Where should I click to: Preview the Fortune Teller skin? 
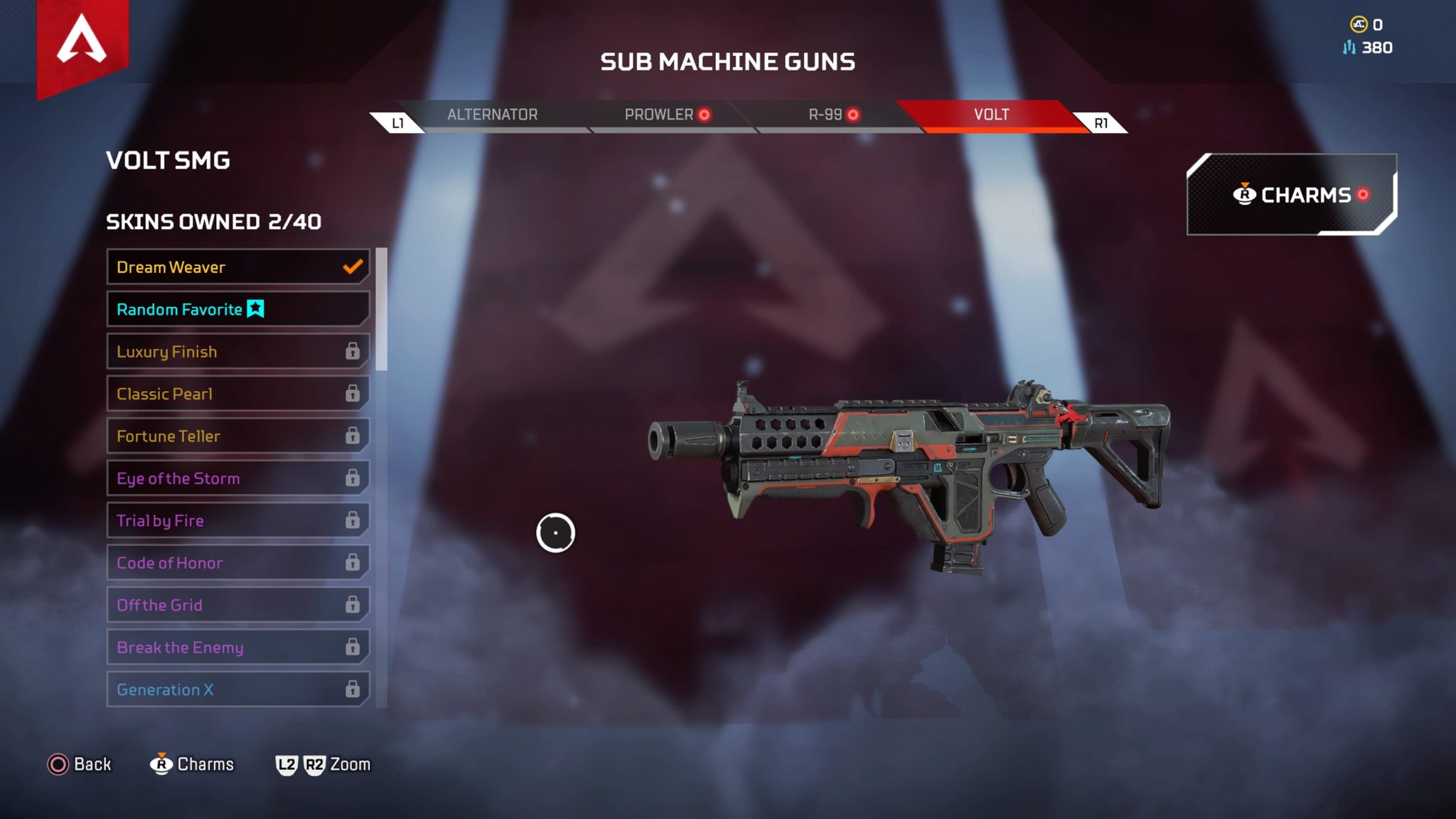pos(237,436)
